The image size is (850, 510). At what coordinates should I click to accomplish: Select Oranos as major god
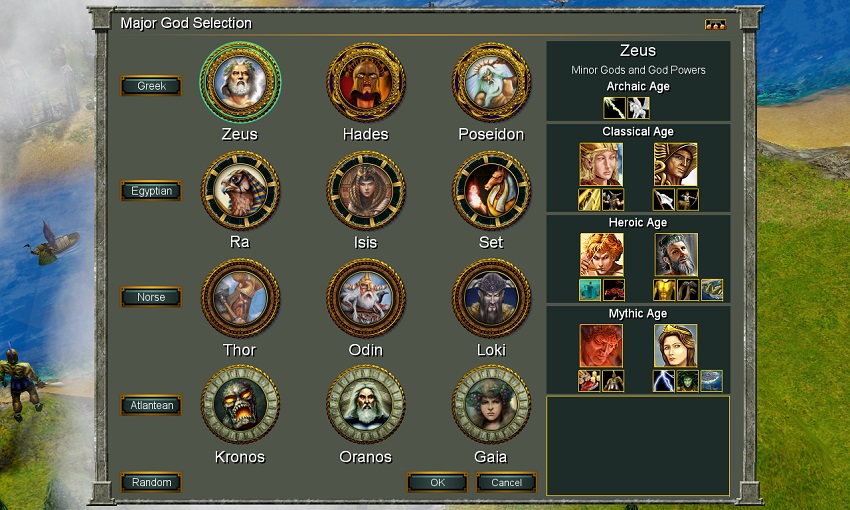(366, 405)
